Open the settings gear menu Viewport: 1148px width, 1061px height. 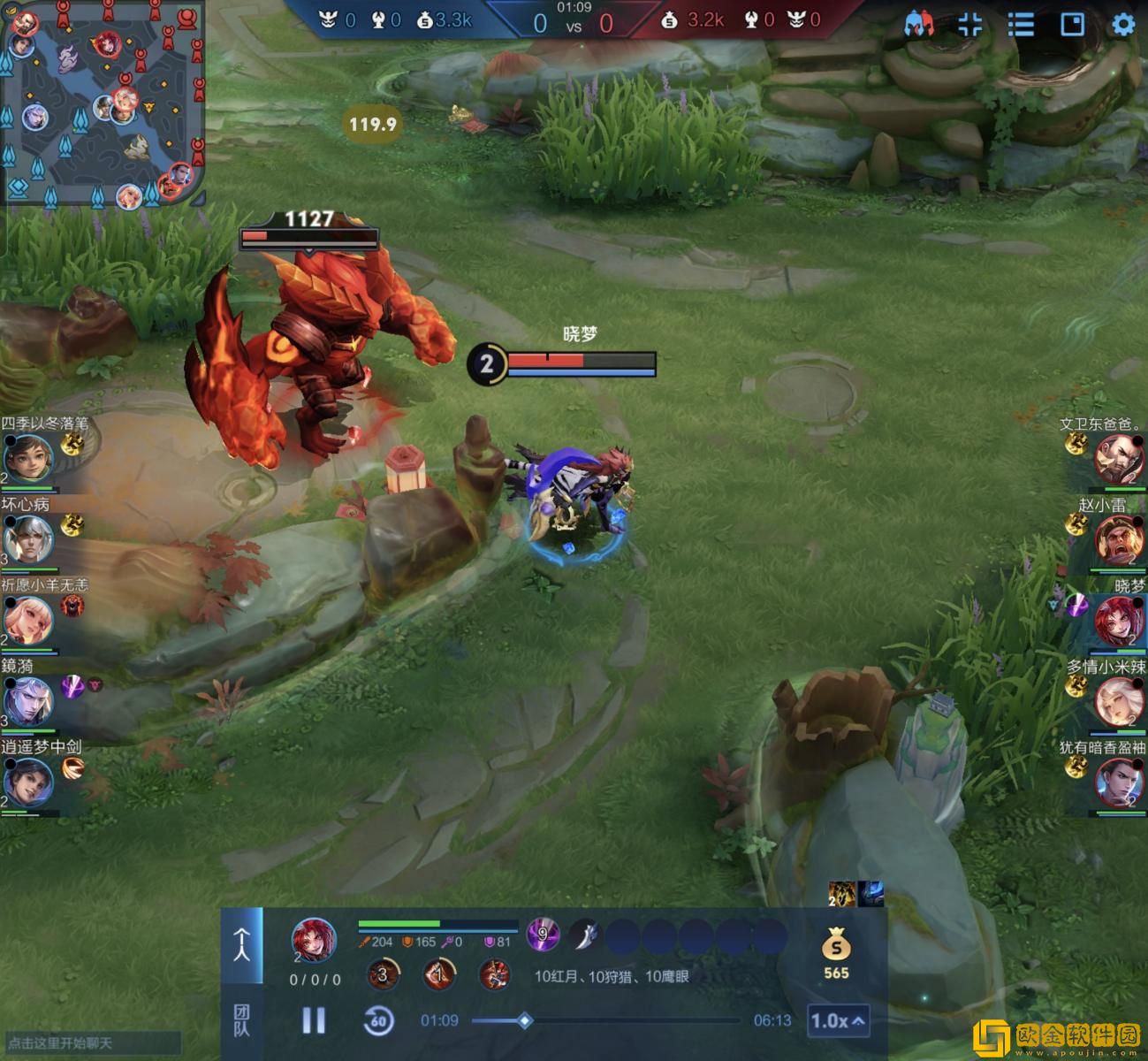click(1122, 24)
